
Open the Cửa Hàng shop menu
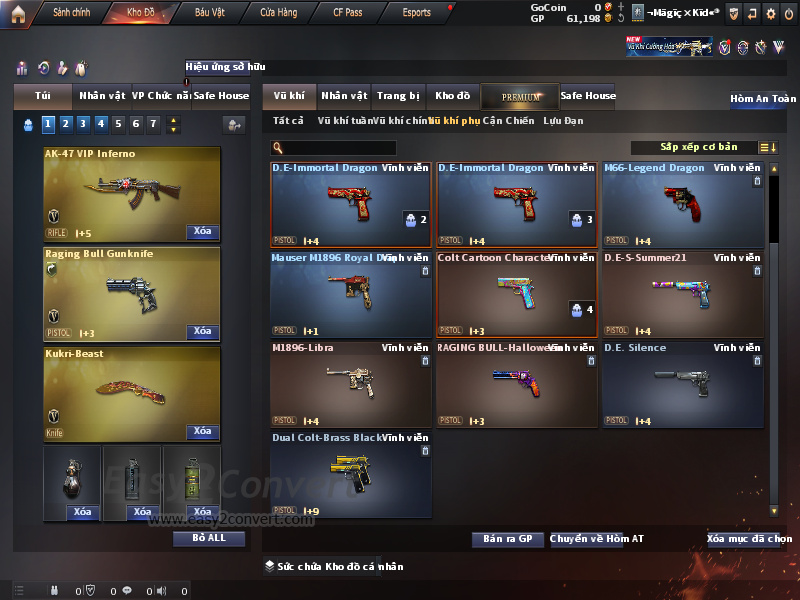[278, 13]
